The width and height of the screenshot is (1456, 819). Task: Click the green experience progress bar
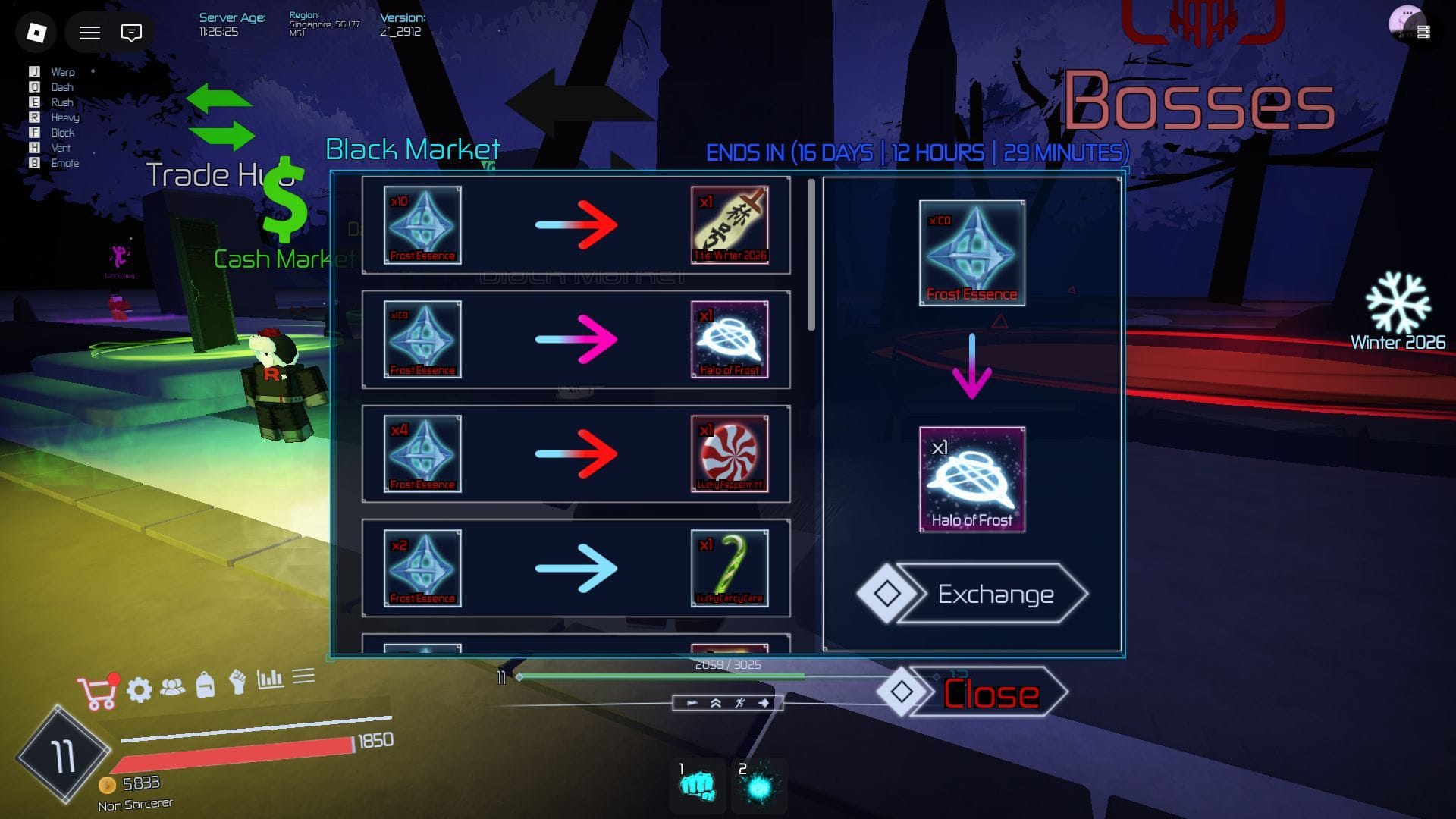pyautogui.click(x=660, y=676)
